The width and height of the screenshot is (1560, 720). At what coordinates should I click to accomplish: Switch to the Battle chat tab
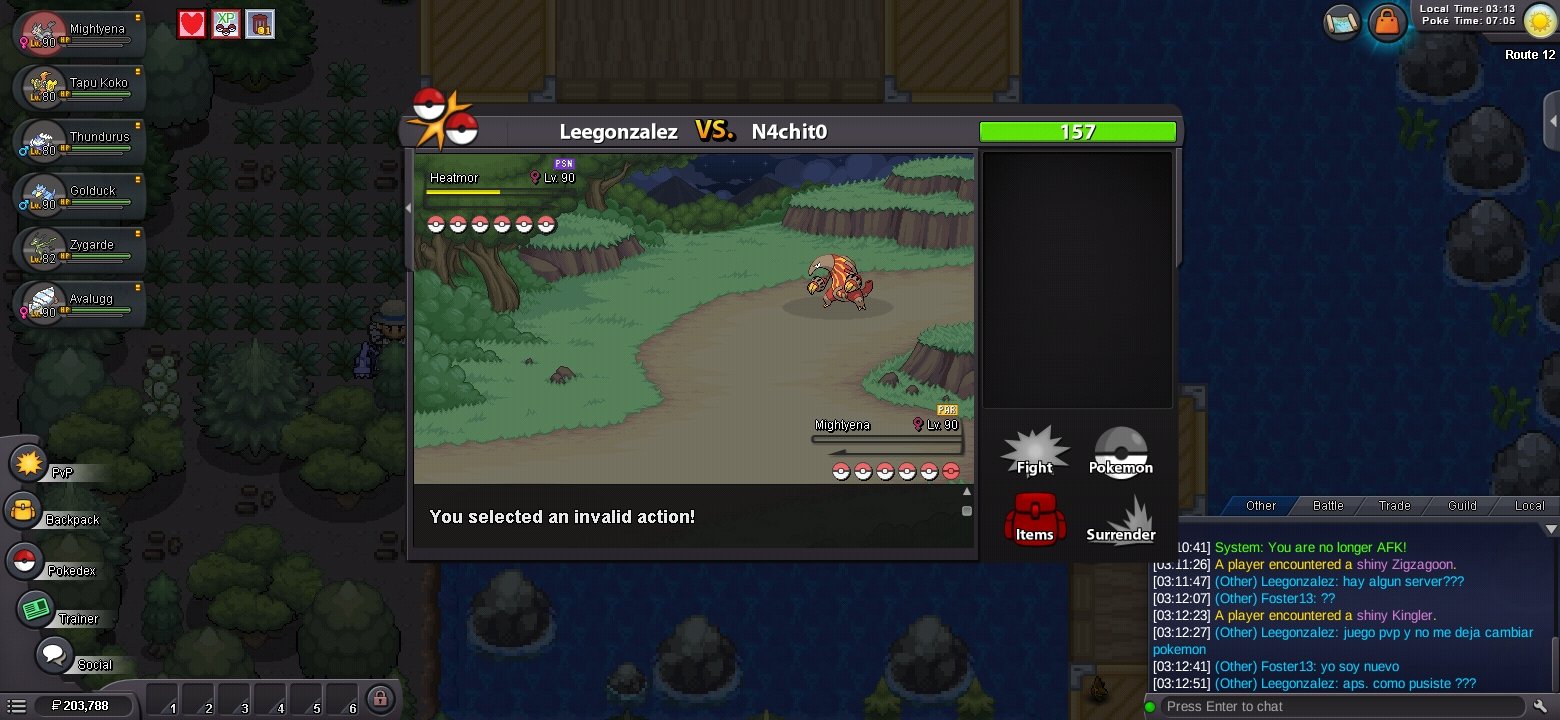coord(1328,506)
